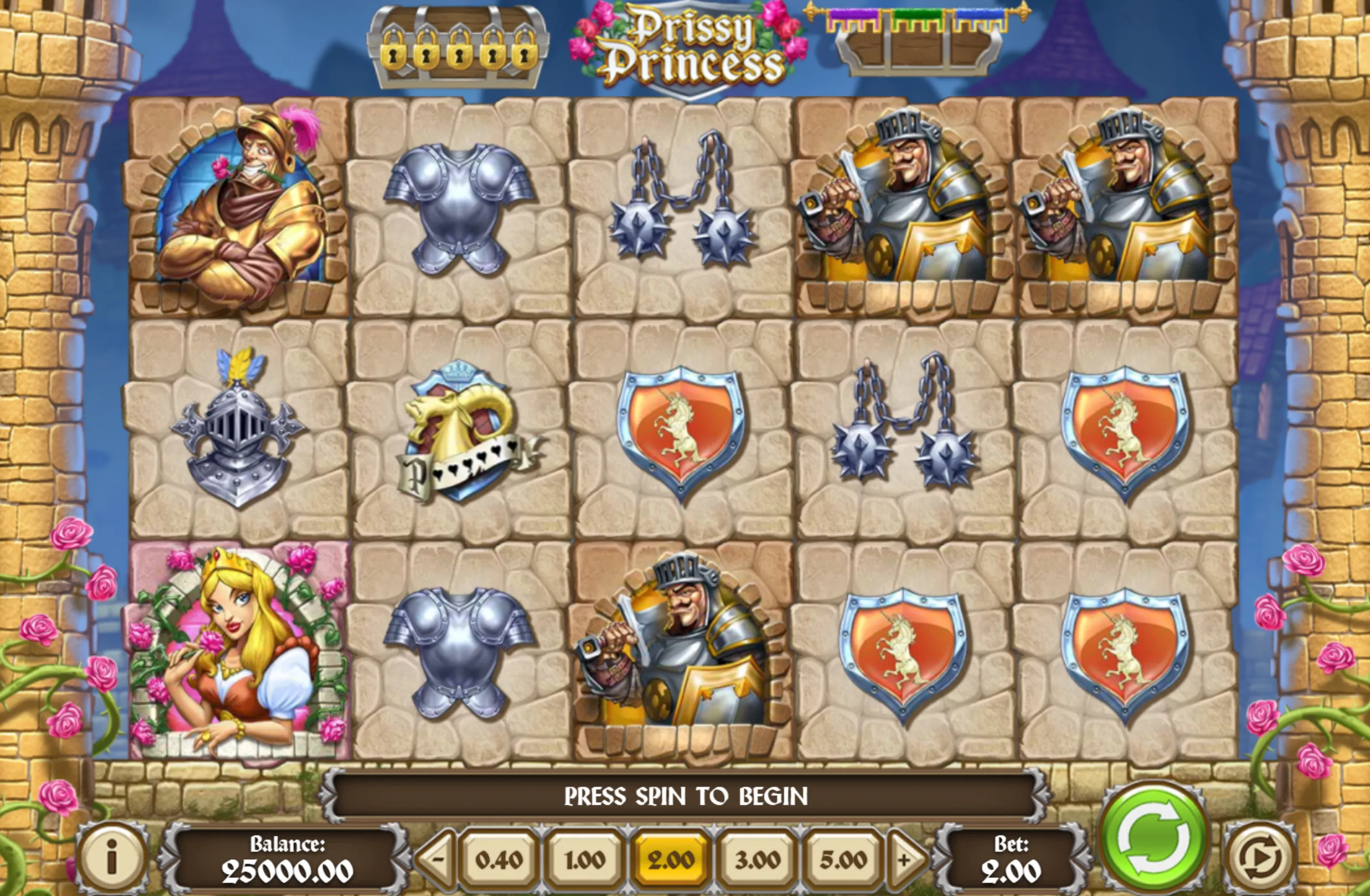
Task: Switch the bet to 3.00
Action: pos(757,860)
